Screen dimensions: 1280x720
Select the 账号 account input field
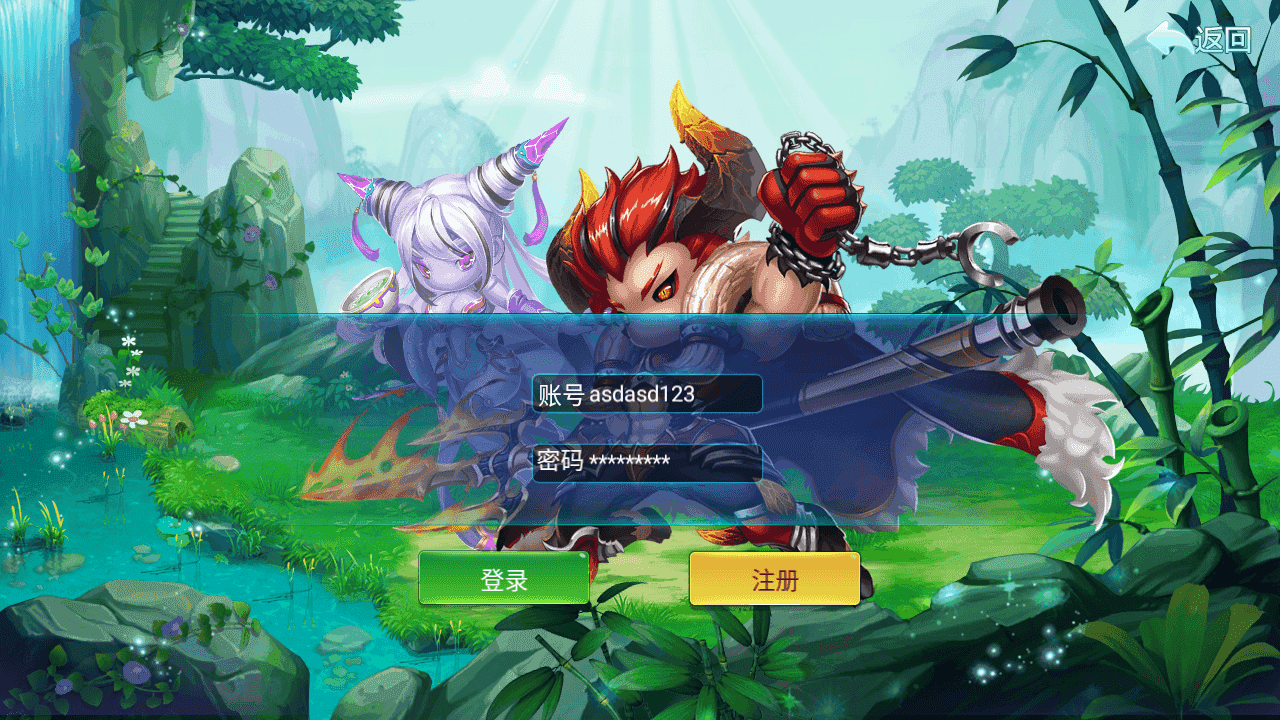click(647, 394)
